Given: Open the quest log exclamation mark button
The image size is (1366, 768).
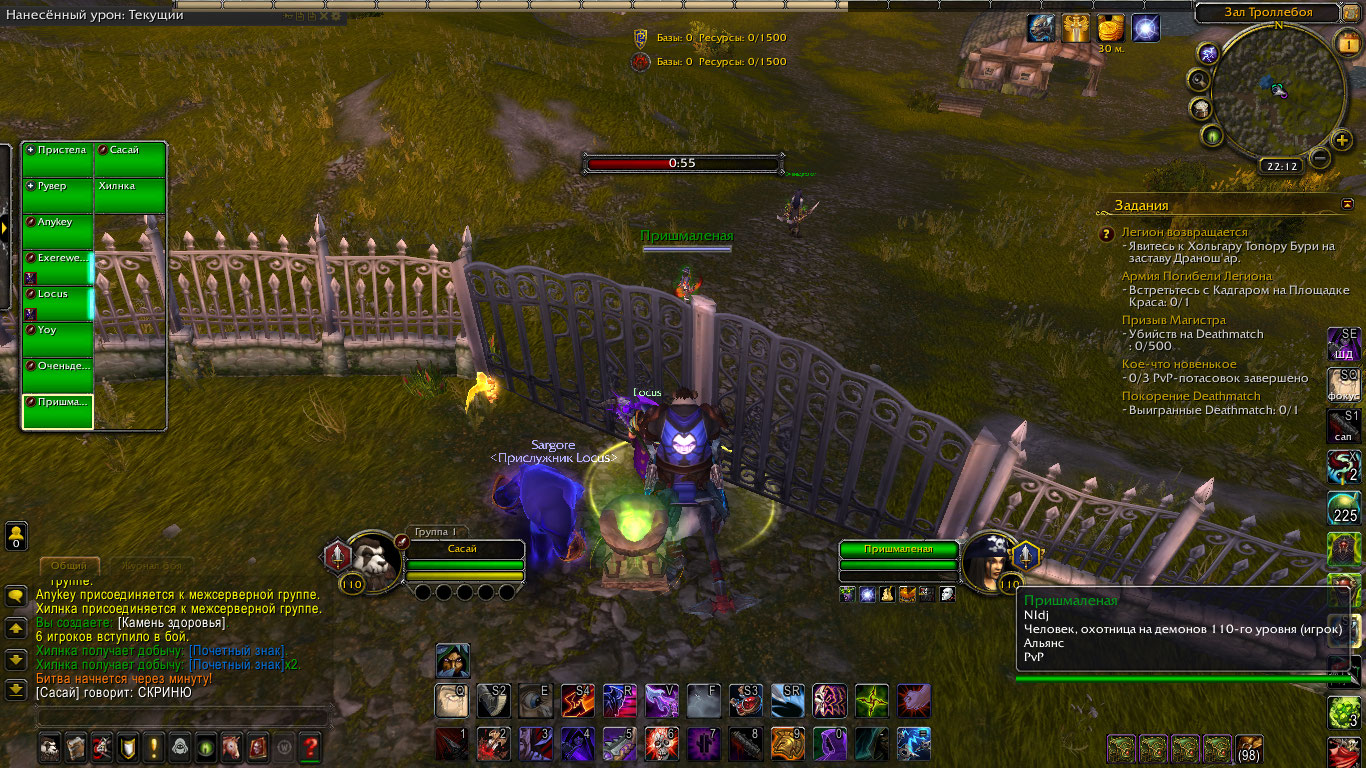Looking at the screenshot, I should coord(154,746).
